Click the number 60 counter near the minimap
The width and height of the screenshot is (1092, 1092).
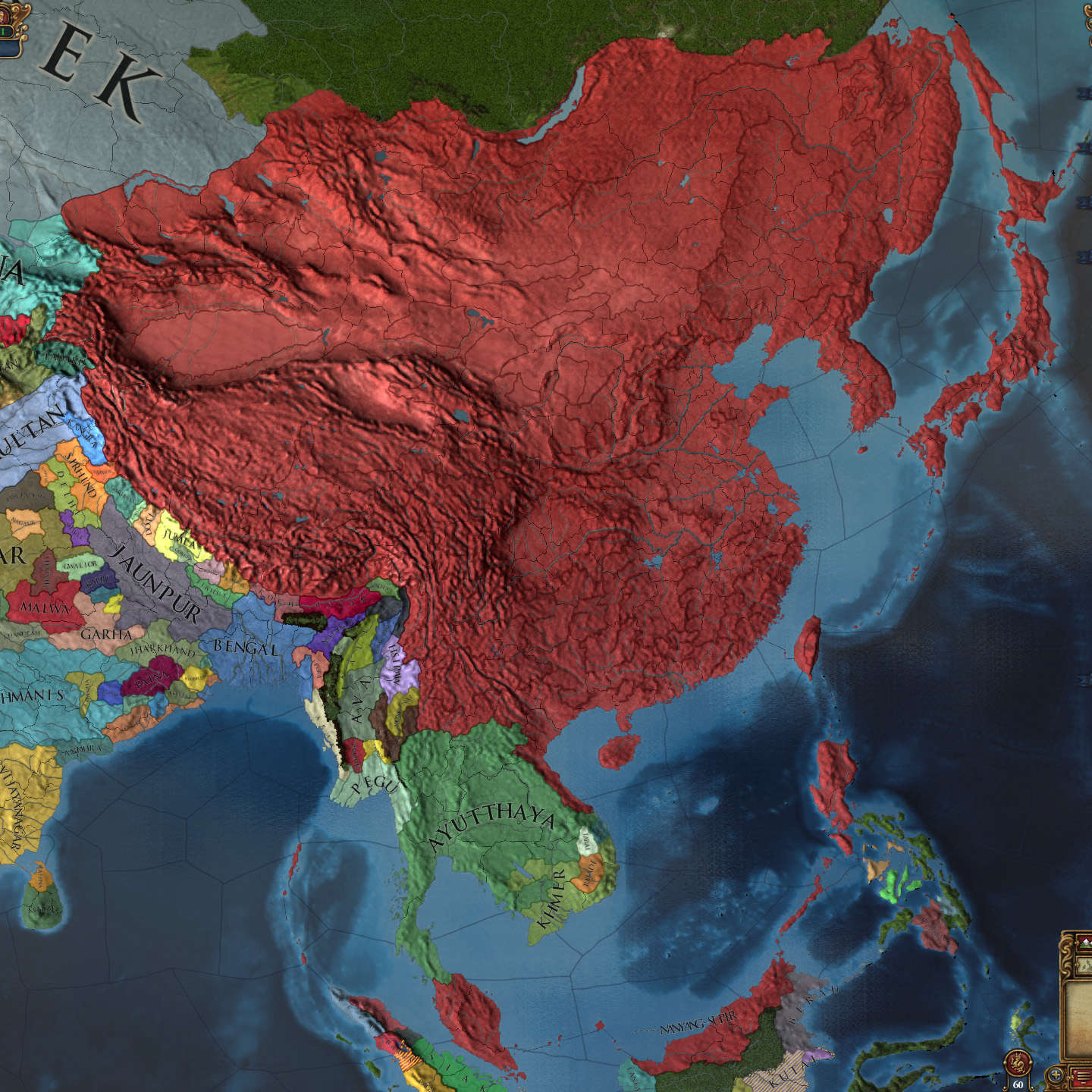pos(1018,1084)
